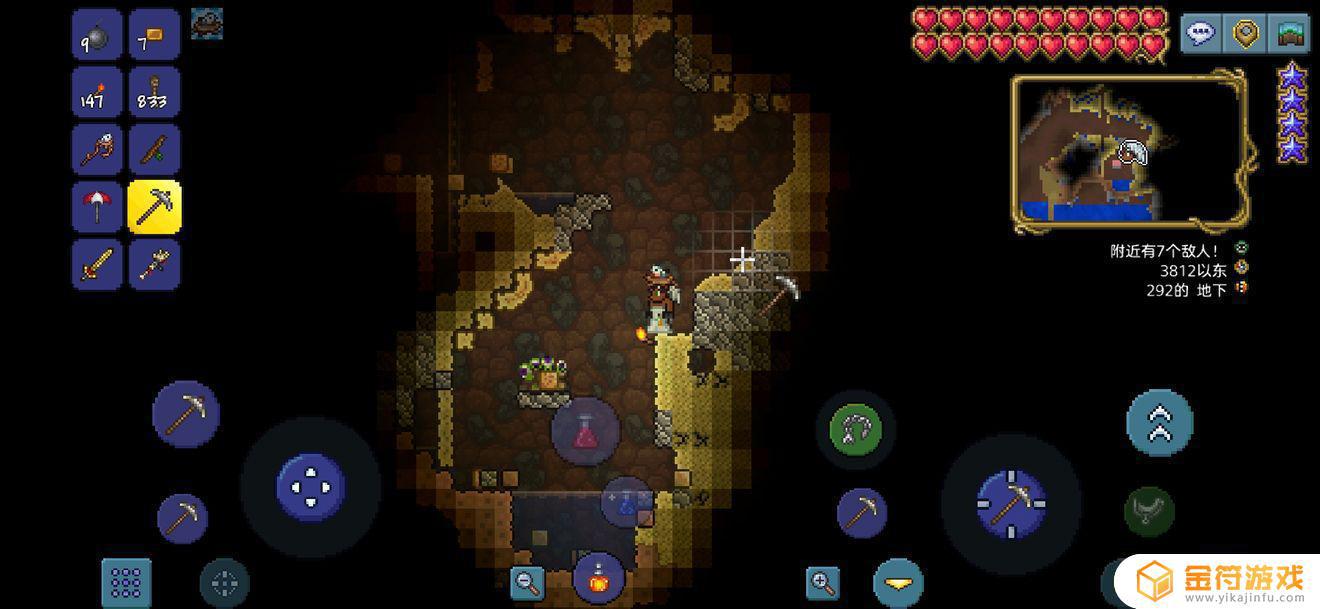The image size is (1320, 609).
Task: Activate the green grappling hook button
Action: click(855, 430)
